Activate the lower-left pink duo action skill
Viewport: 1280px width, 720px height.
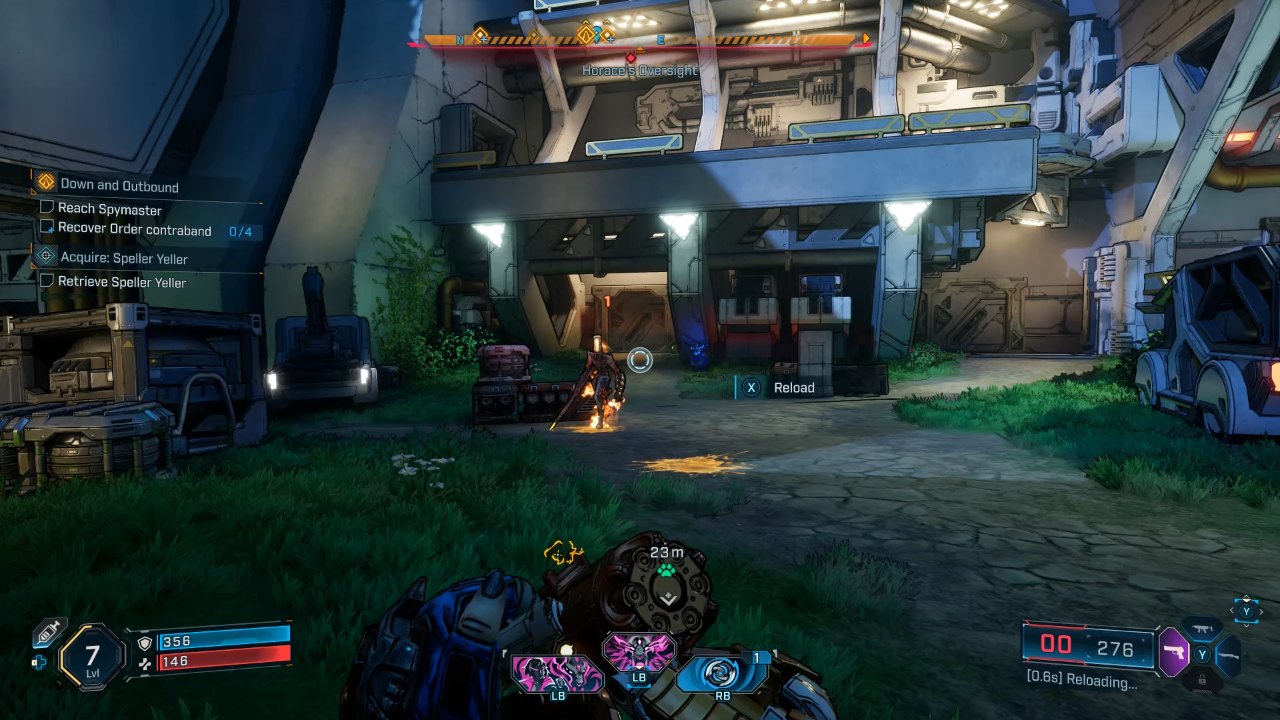558,673
